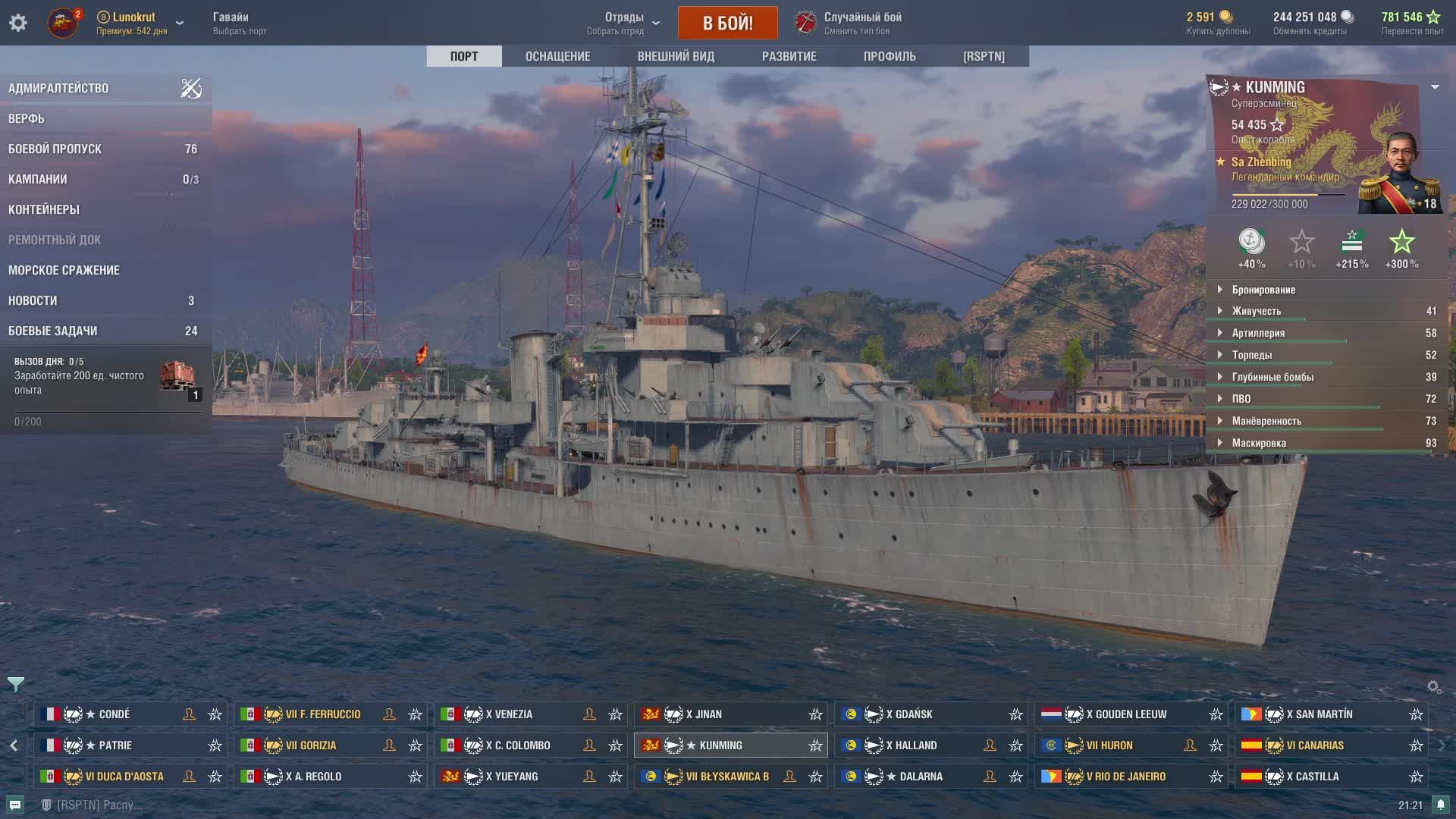Screen dimensions: 1456x819
Task: Open the Отряды division dropdown
Action: pos(624,23)
